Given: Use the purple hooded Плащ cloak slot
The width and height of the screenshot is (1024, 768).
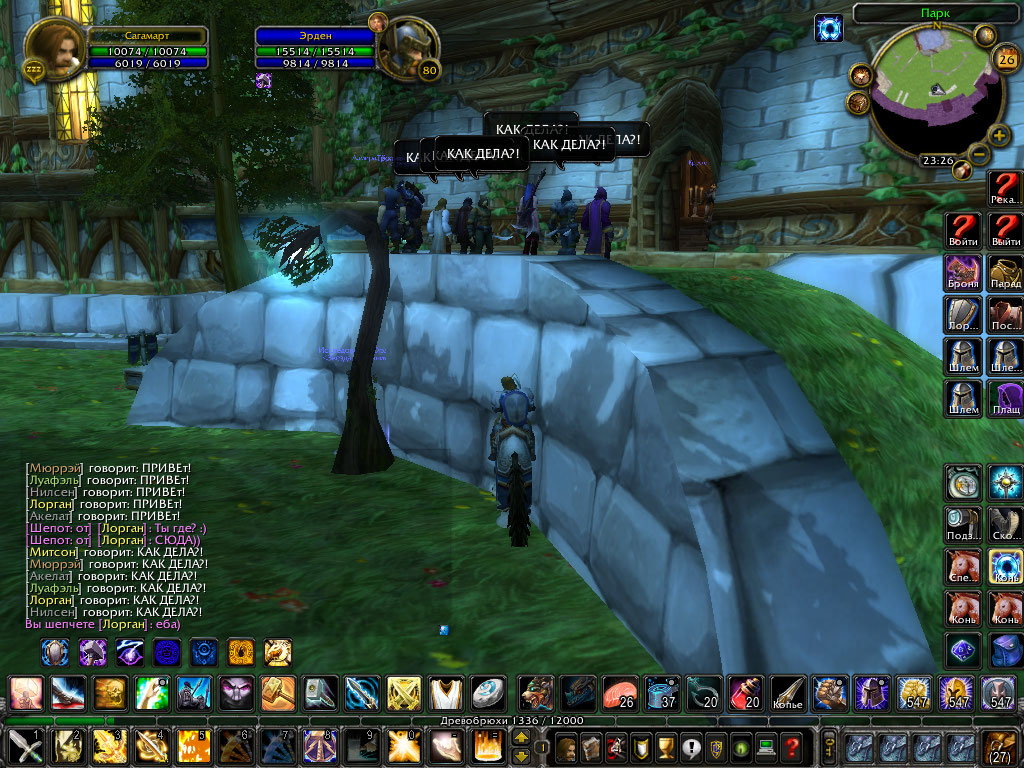Looking at the screenshot, I should tap(1005, 398).
